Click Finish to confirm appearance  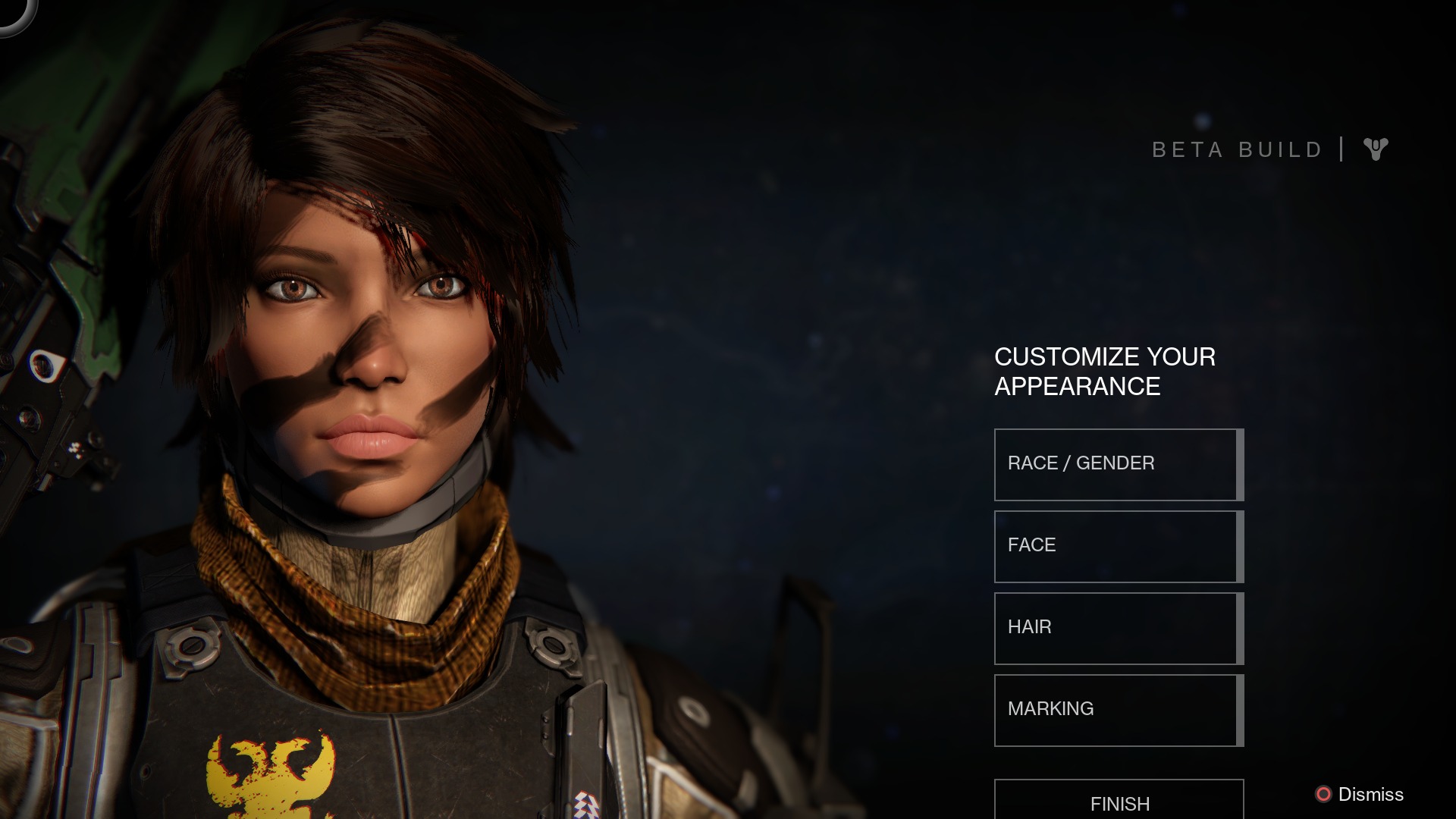pyautogui.click(x=1119, y=802)
